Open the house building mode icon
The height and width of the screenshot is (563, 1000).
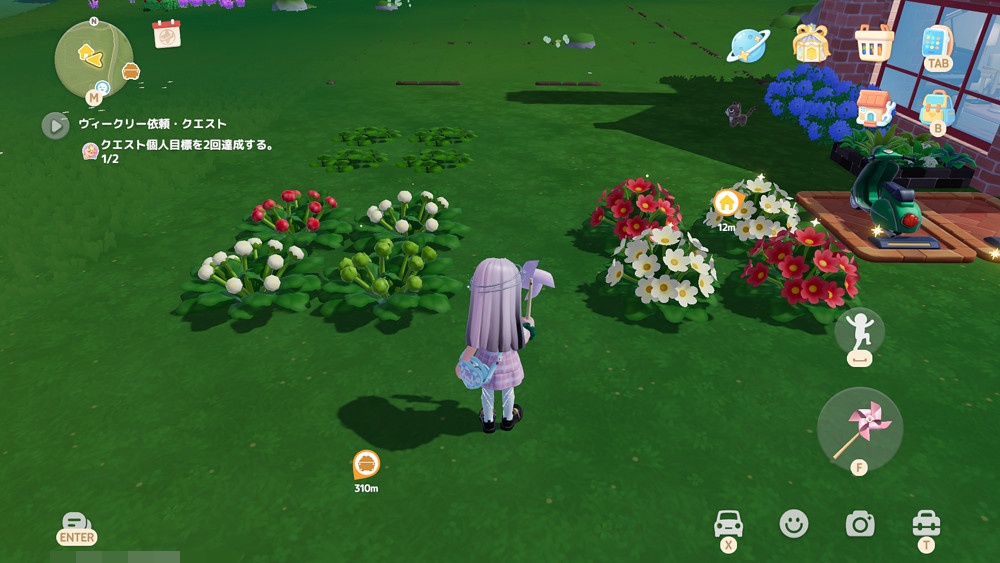[x=873, y=107]
